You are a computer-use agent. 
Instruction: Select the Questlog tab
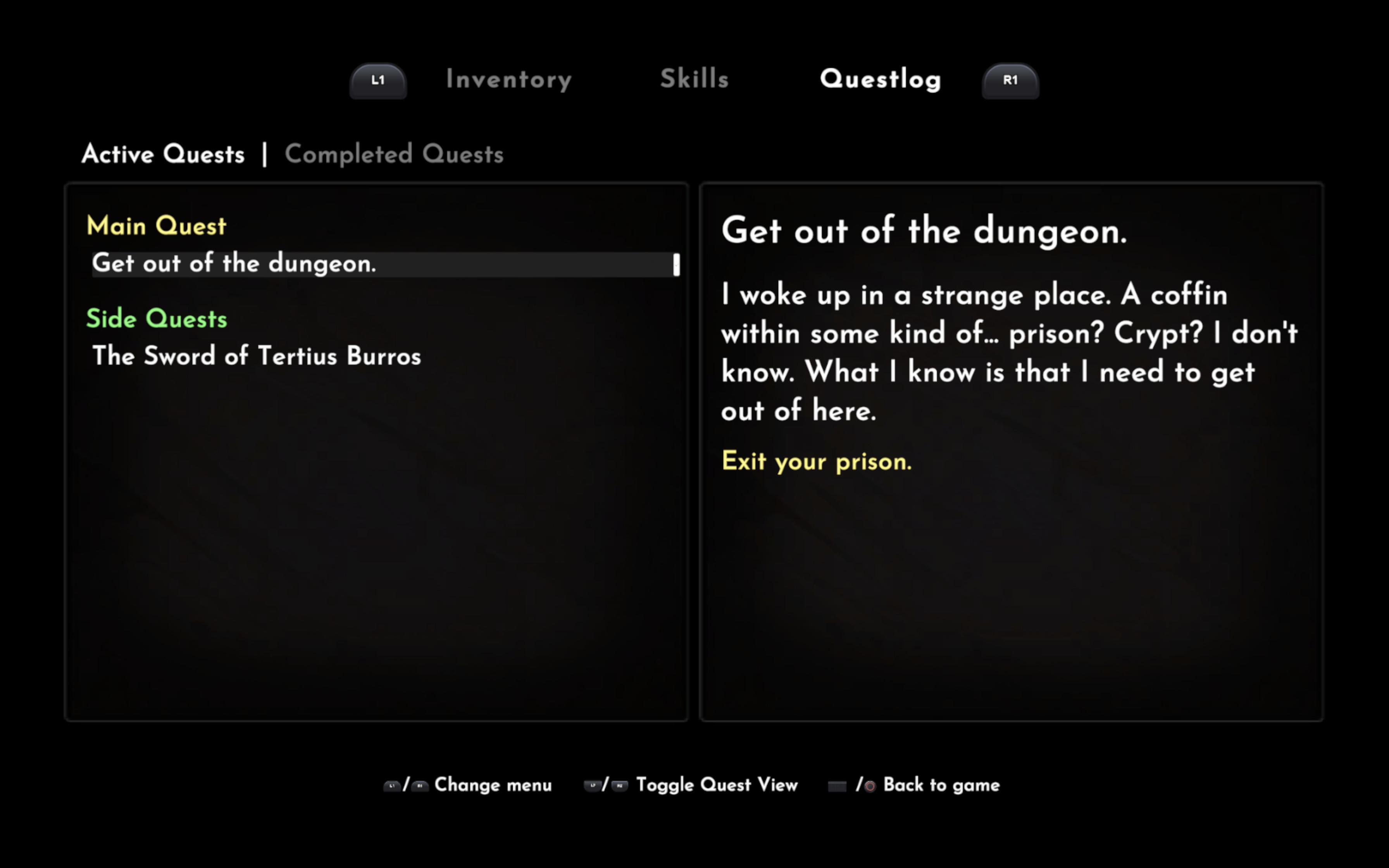[881, 79]
